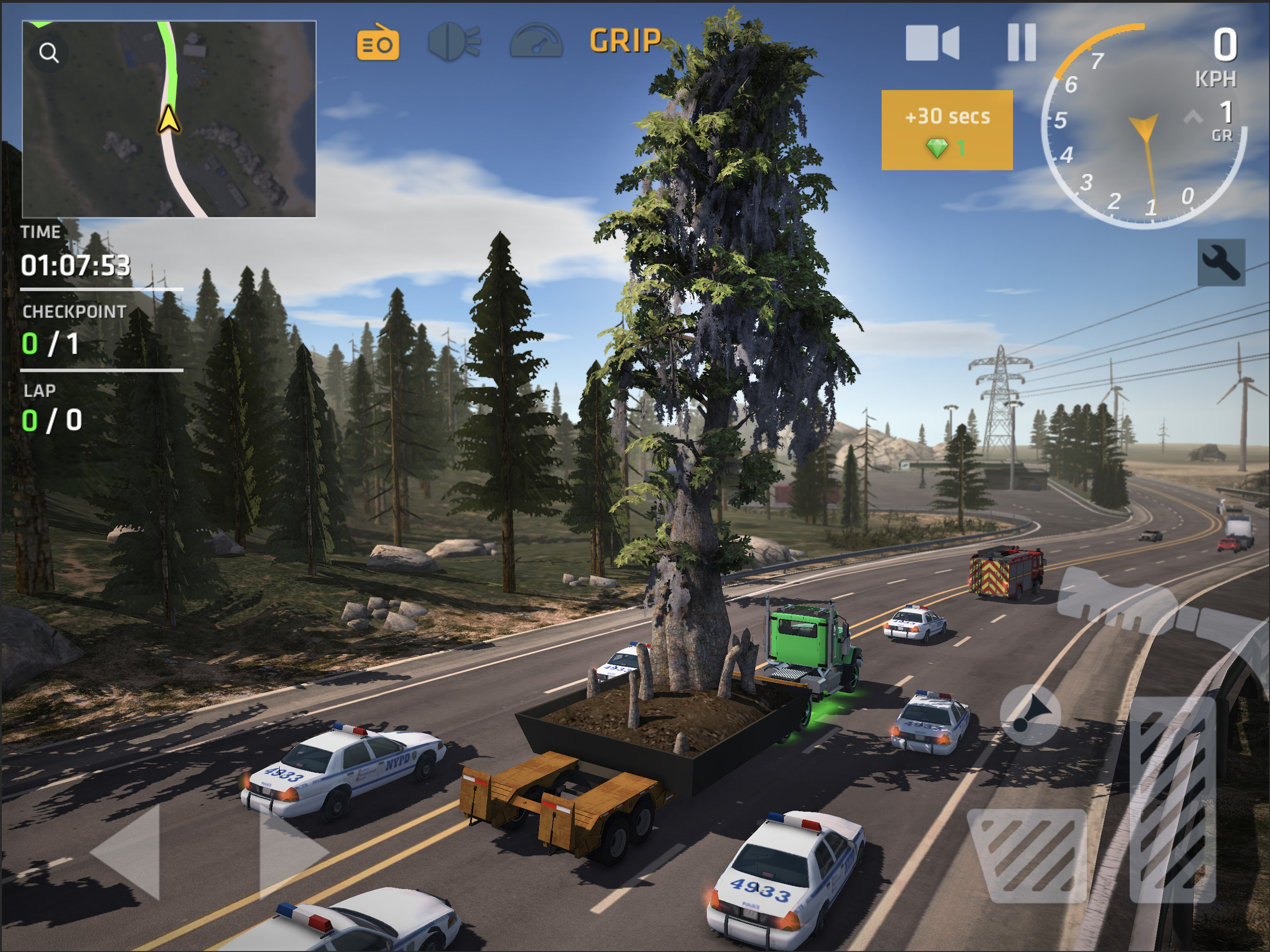The image size is (1270, 952).
Task: Step on the gas pedal
Action: pyautogui.click(x=1172, y=798)
